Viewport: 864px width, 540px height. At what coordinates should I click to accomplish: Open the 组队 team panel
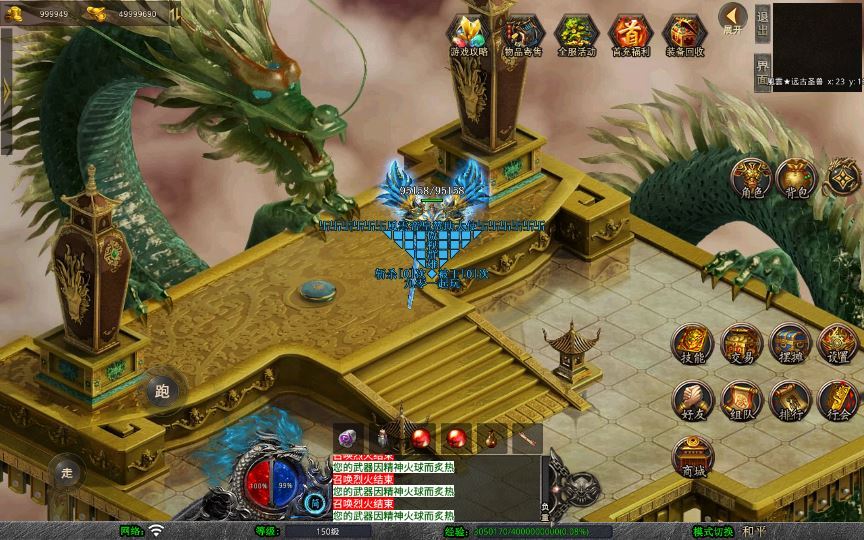tap(741, 399)
